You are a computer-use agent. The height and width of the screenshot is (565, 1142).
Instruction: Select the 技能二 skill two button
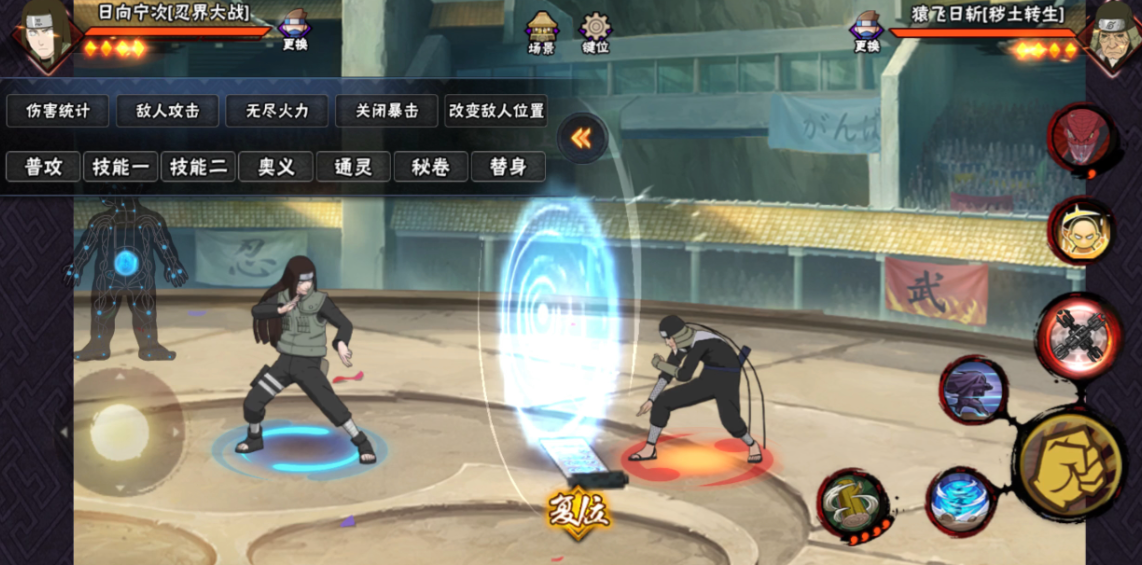point(198,167)
